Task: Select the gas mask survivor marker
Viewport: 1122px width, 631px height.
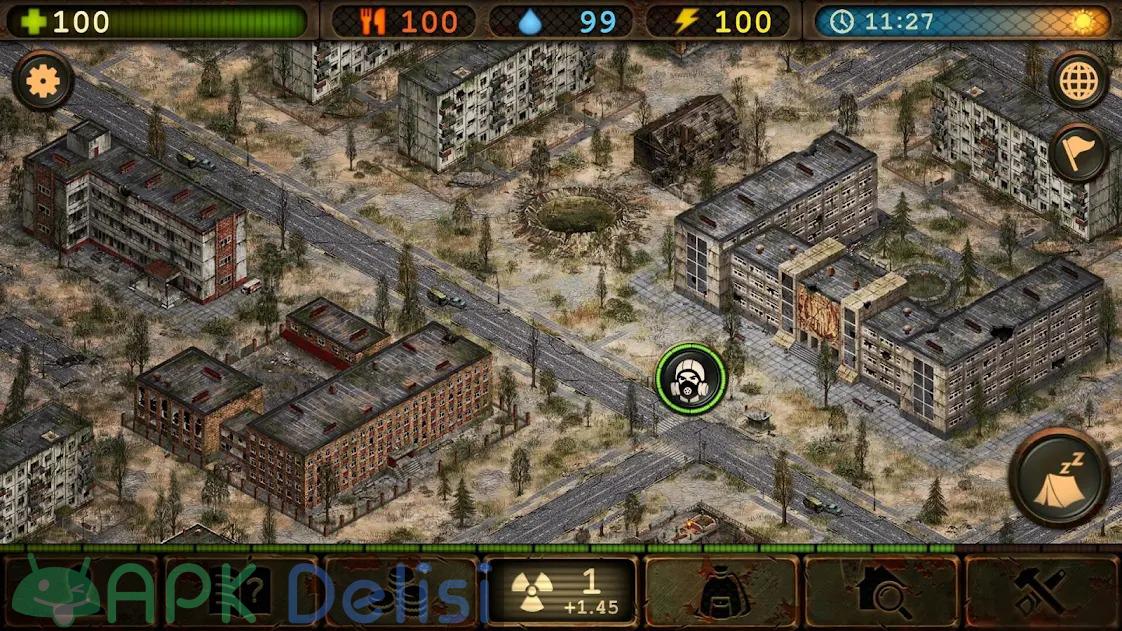Action: 691,378
